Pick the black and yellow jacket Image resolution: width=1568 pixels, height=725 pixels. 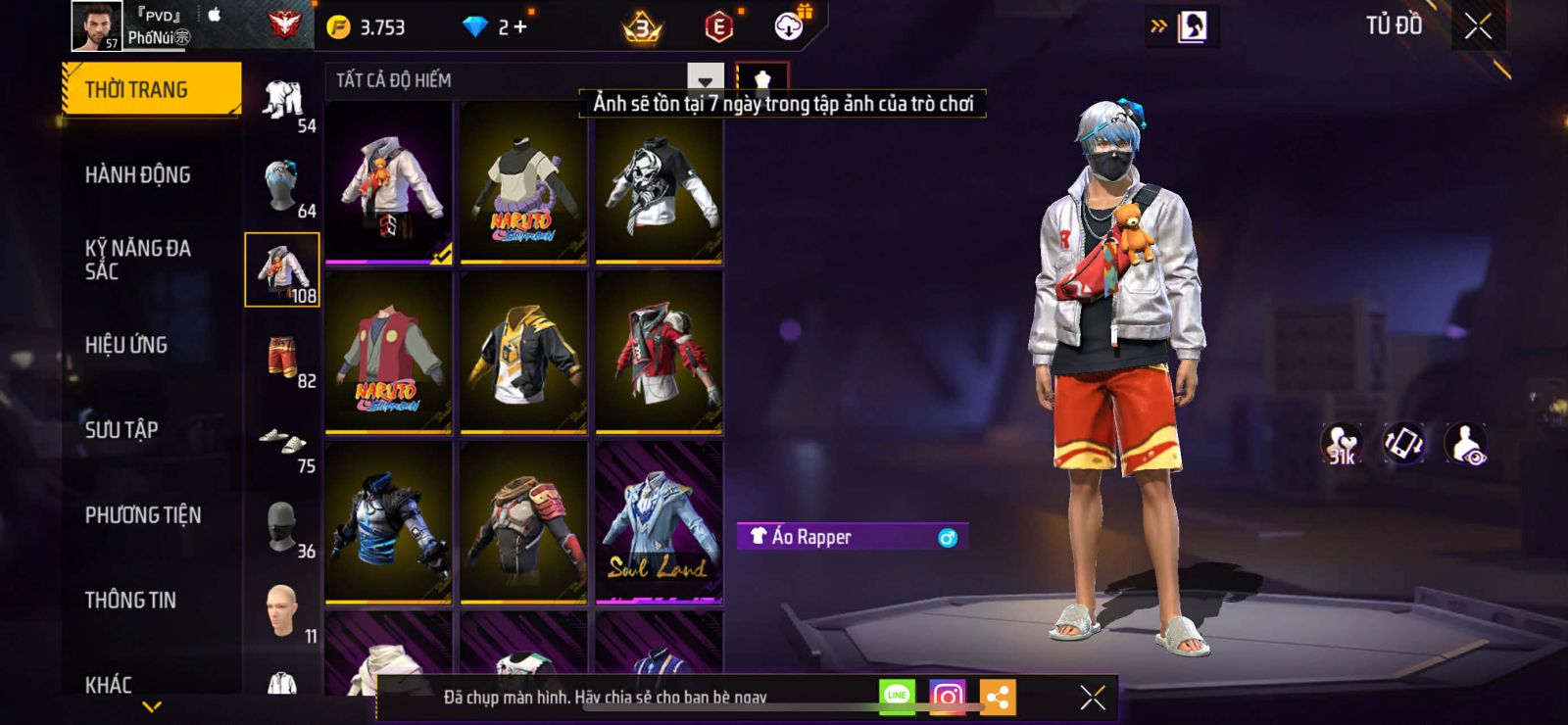point(523,354)
